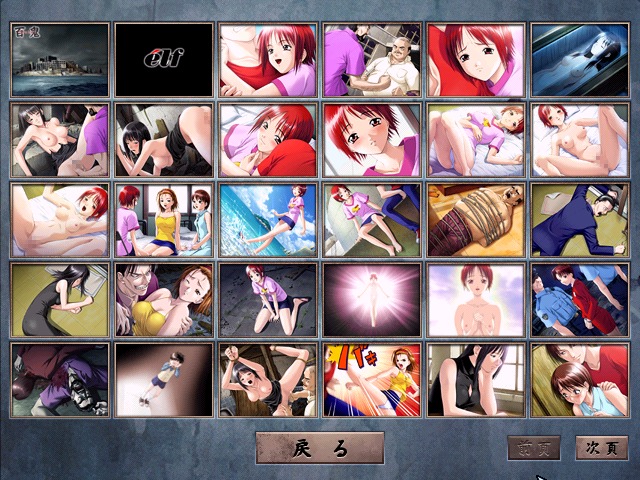Select the glowing pink light silhouette thumbnail
This screenshot has width=640, height=480.
point(372,299)
